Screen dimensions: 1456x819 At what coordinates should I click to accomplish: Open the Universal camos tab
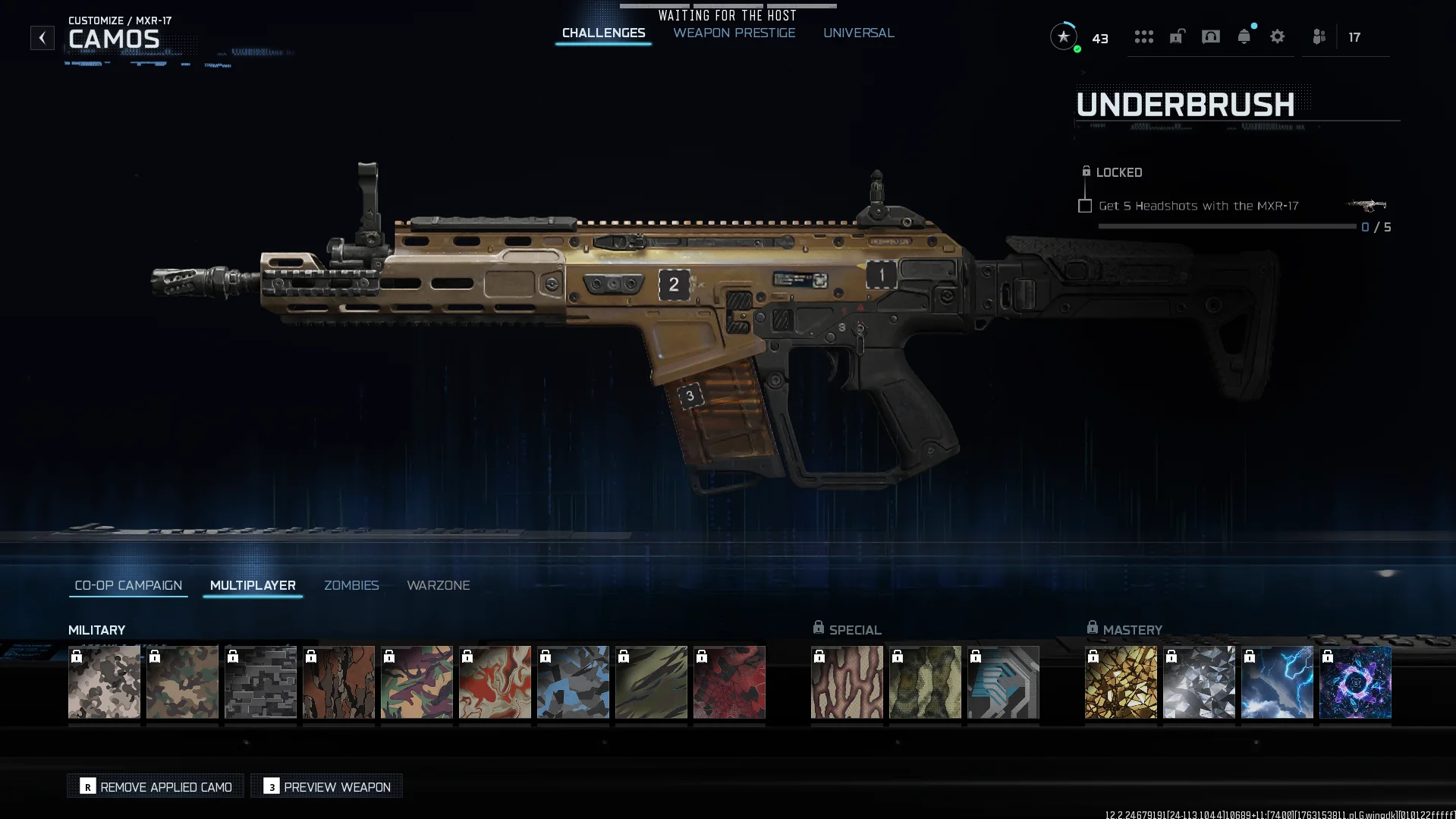coord(858,33)
